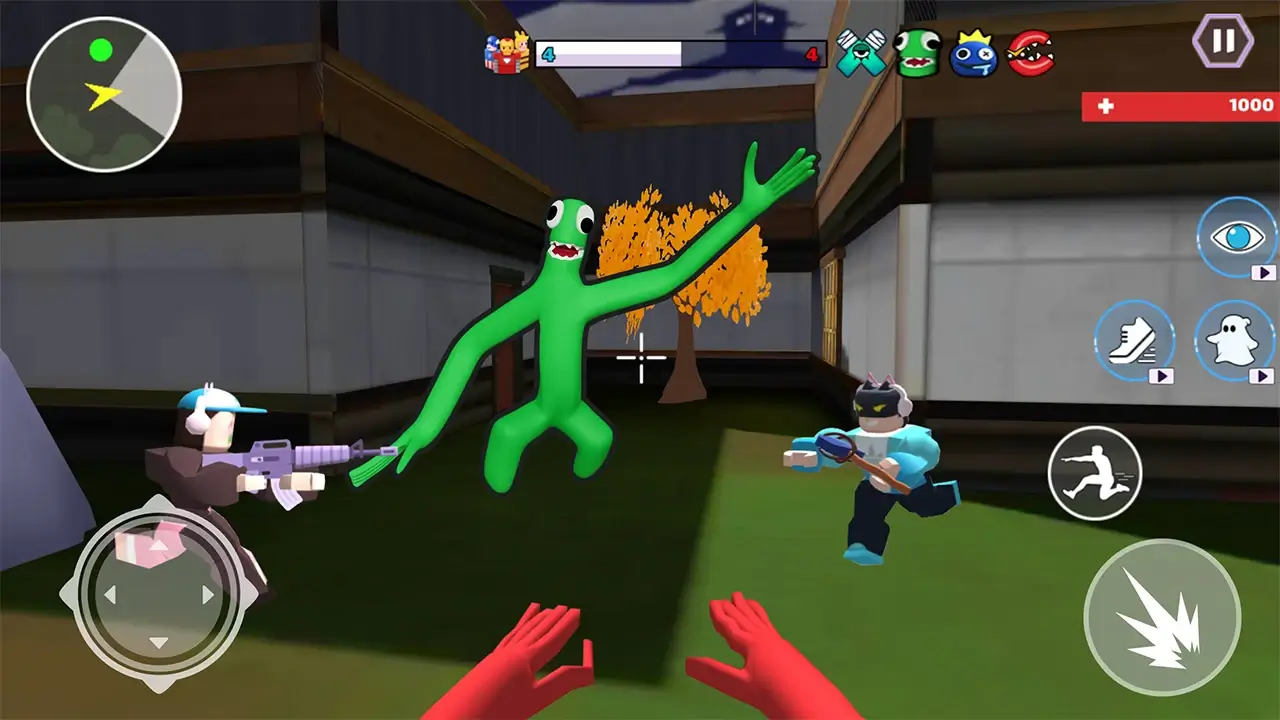Activate the ghost invisibility ability
Viewport: 1280px width, 720px height.
(1235, 340)
